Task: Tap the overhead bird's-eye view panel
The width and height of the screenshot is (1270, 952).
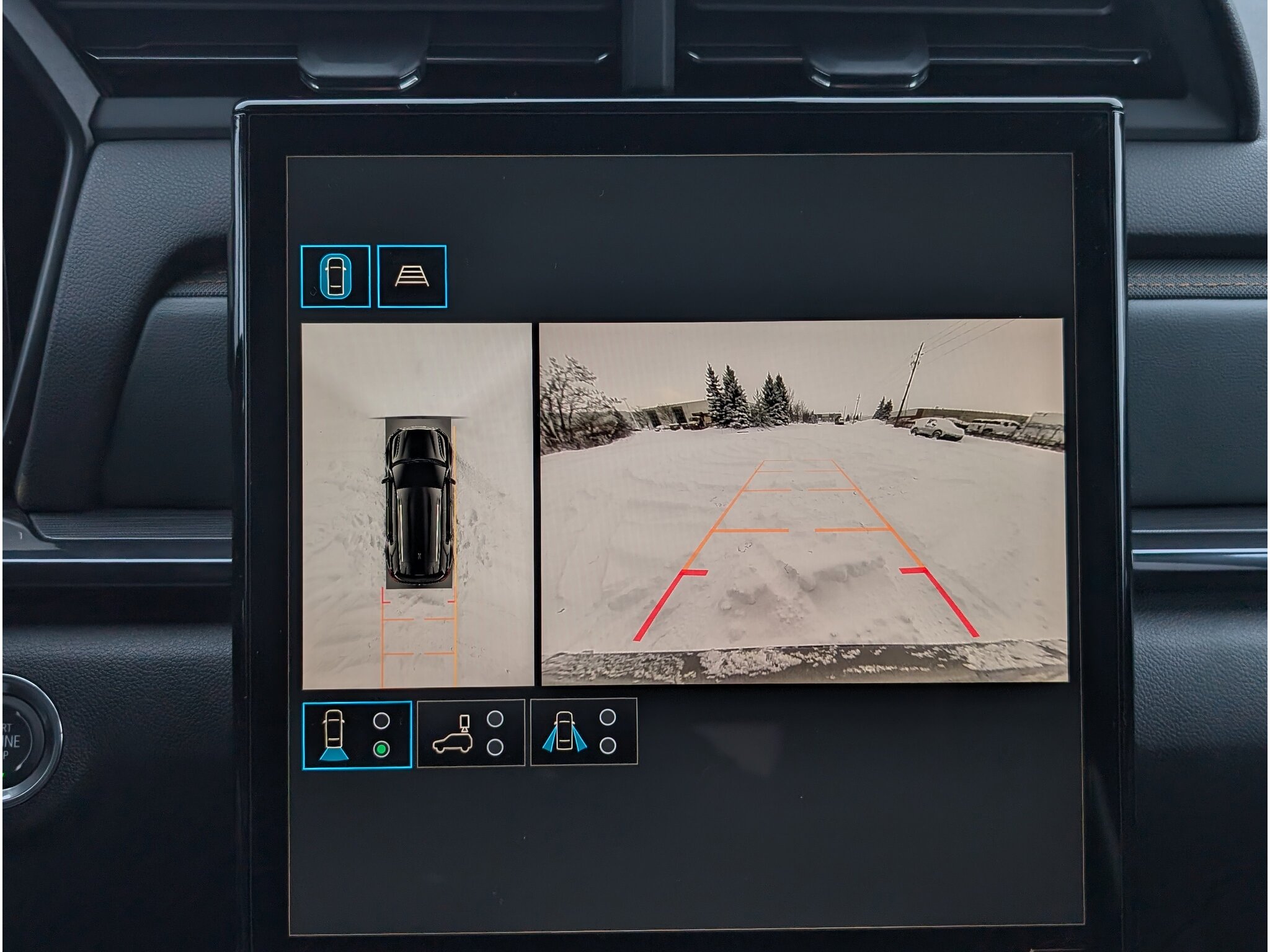Action: [x=417, y=505]
